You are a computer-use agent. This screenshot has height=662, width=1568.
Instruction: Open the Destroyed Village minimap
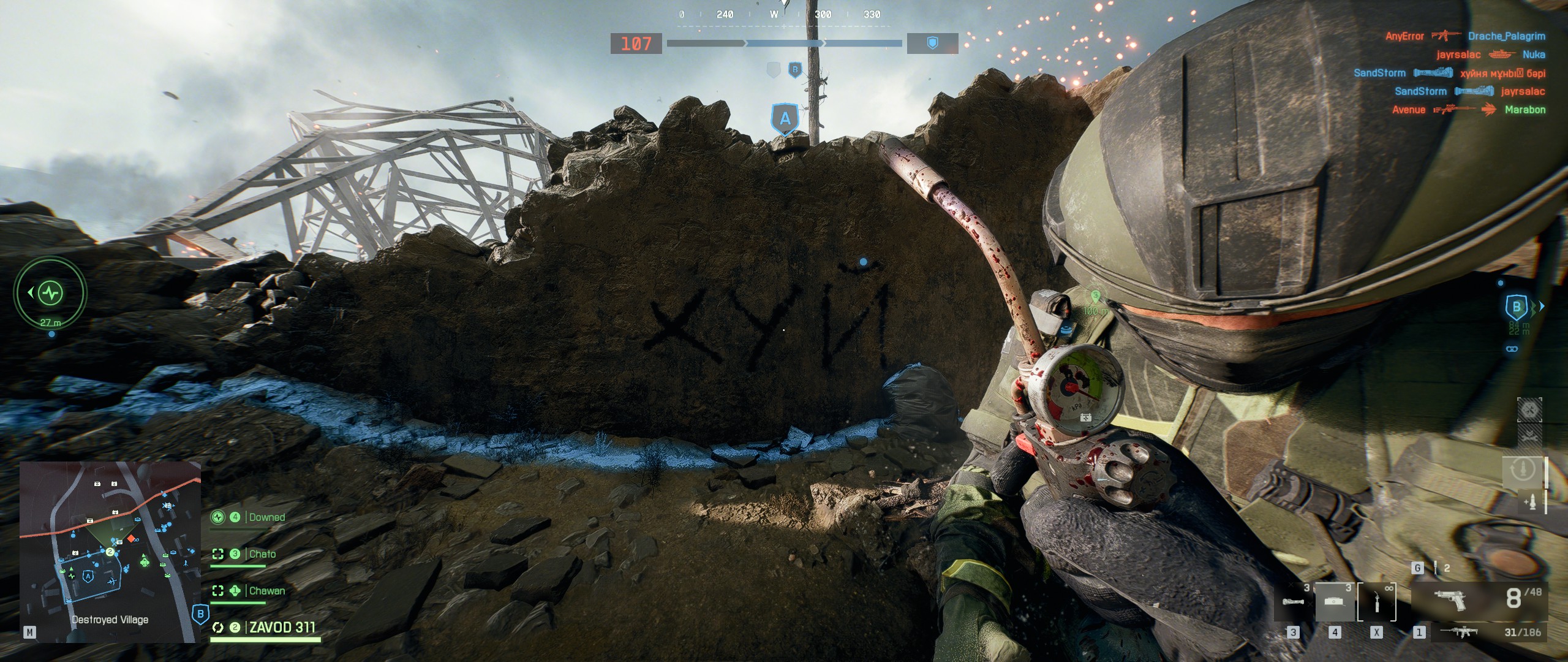point(110,552)
